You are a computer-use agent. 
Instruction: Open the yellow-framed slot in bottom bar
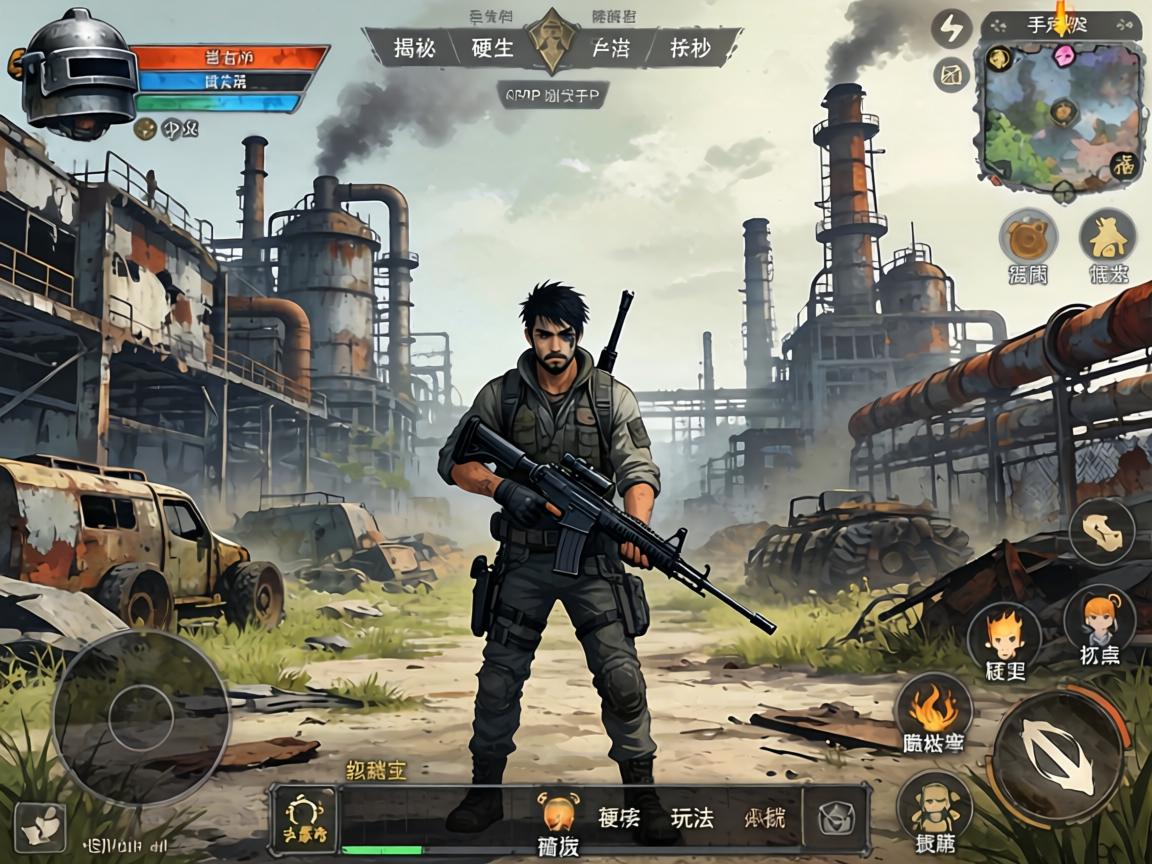coord(304,819)
